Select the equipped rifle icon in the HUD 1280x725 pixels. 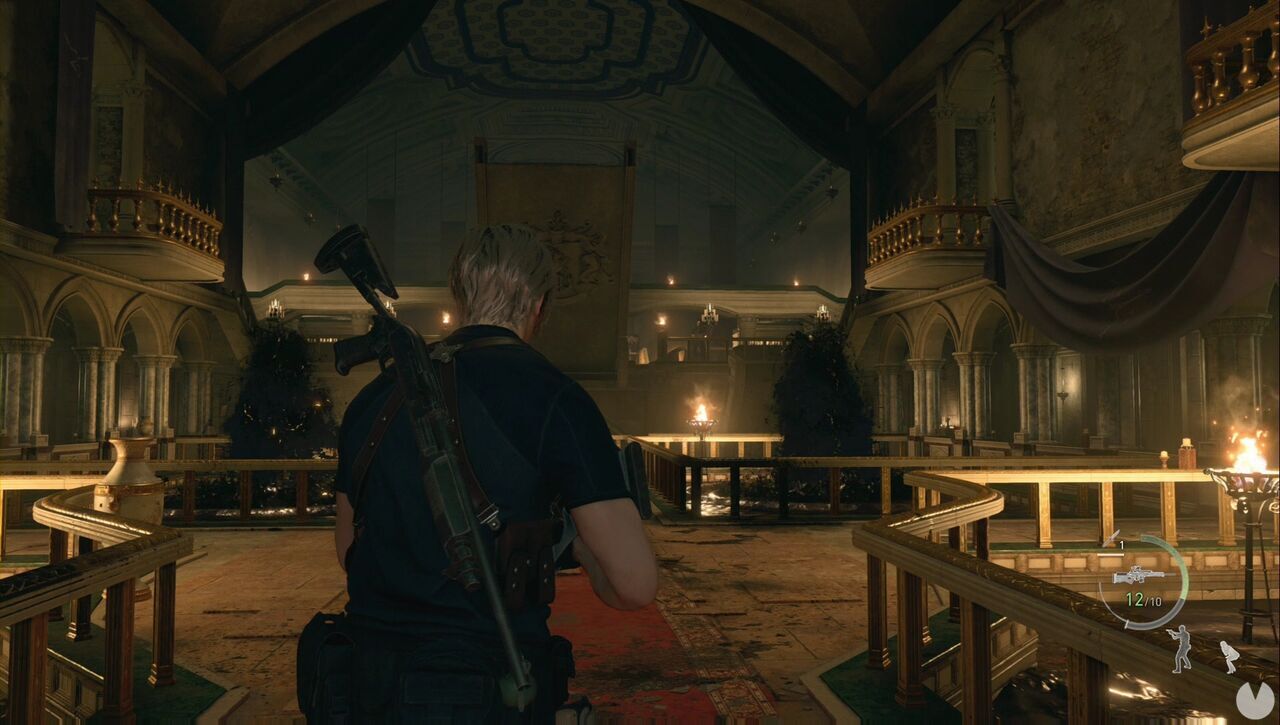(1139, 575)
